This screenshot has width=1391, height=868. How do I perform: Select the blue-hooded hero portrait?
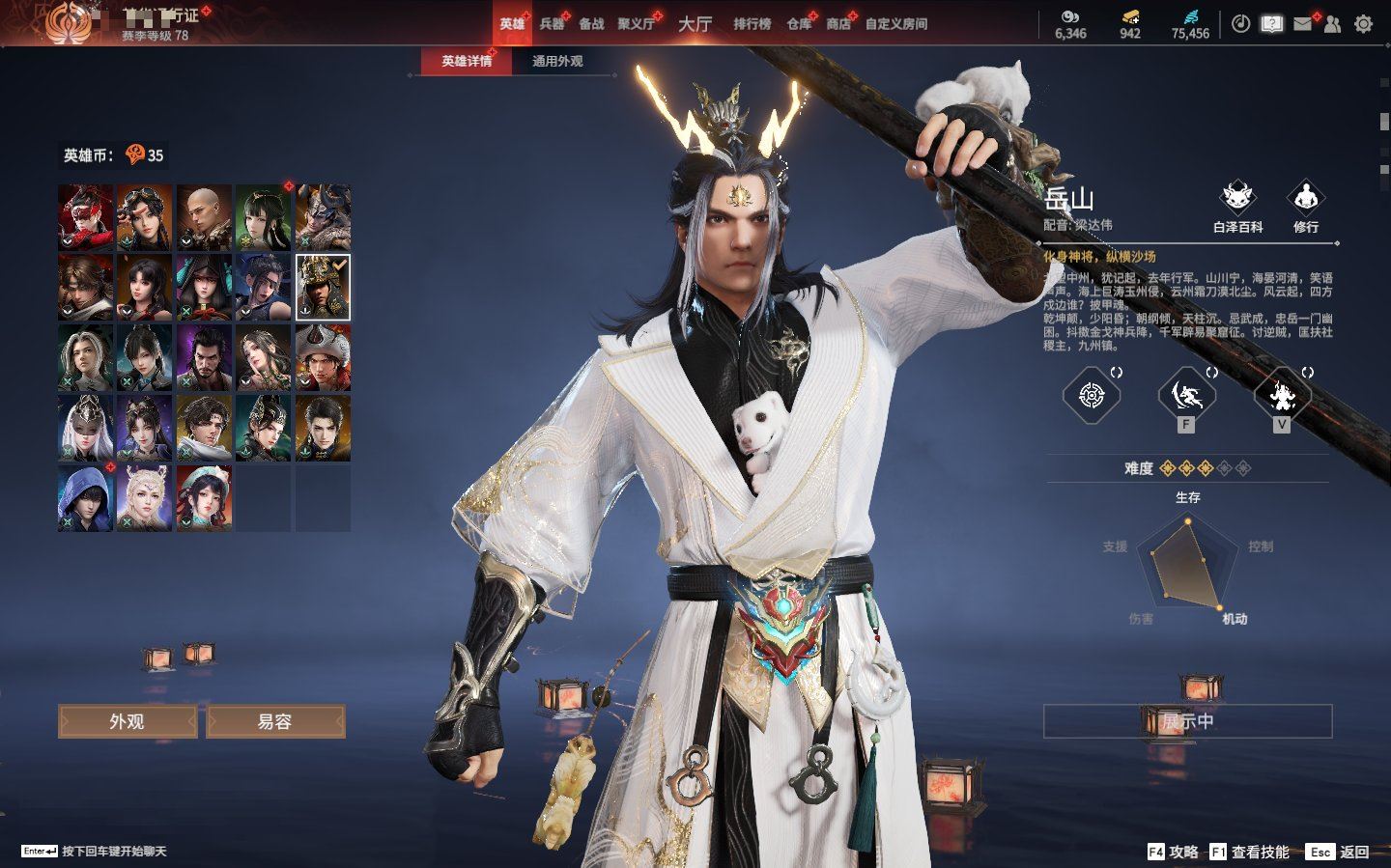click(85, 497)
